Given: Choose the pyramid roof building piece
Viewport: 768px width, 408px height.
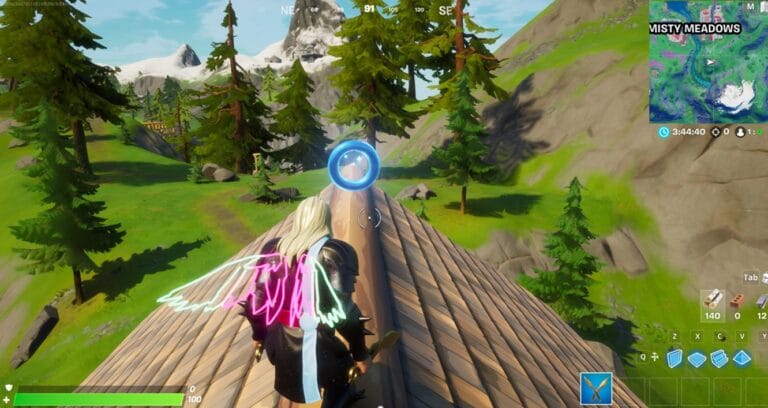Looking at the screenshot, I should tap(742, 358).
